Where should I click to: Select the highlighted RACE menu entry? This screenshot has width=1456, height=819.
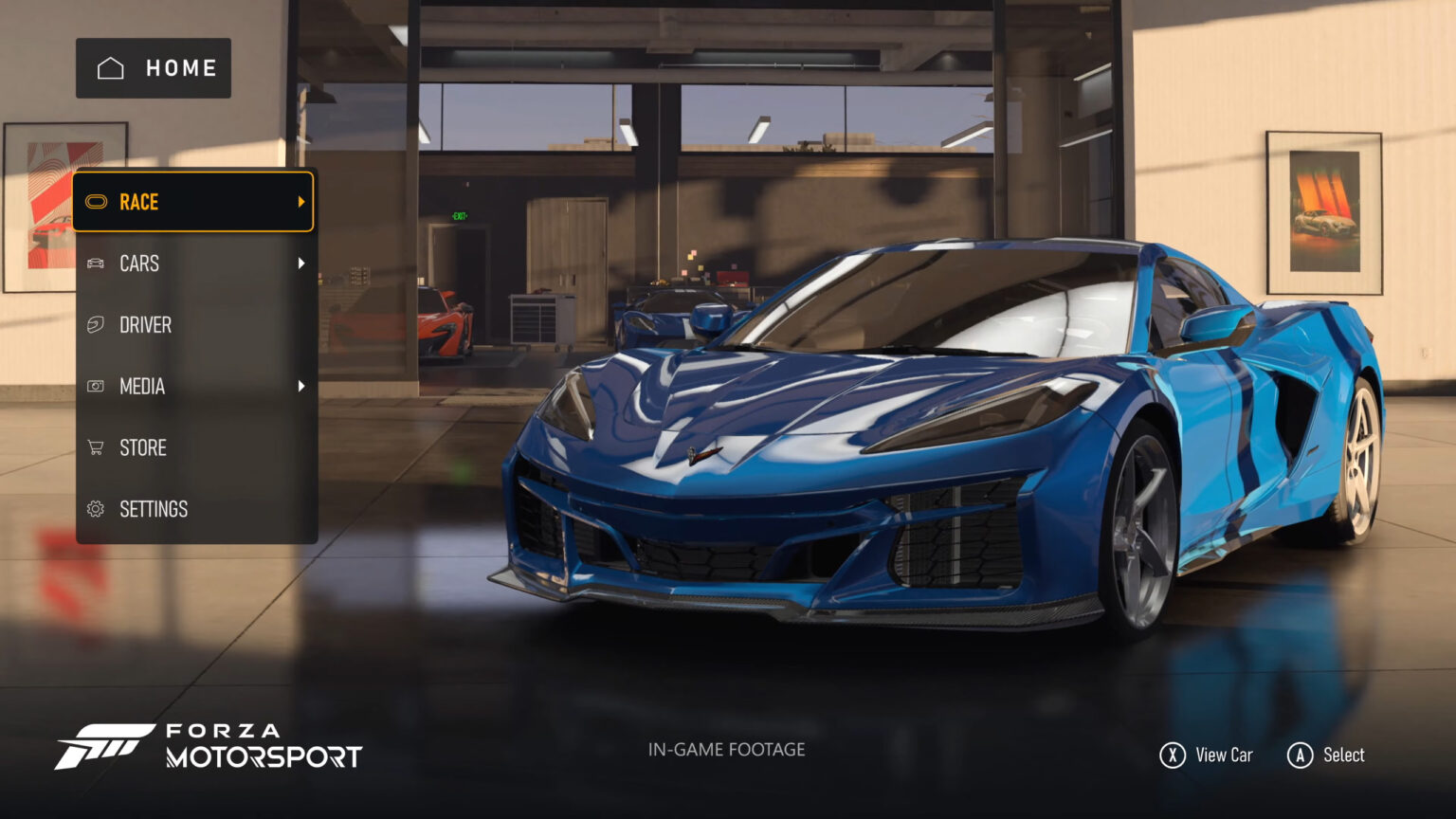point(193,202)
